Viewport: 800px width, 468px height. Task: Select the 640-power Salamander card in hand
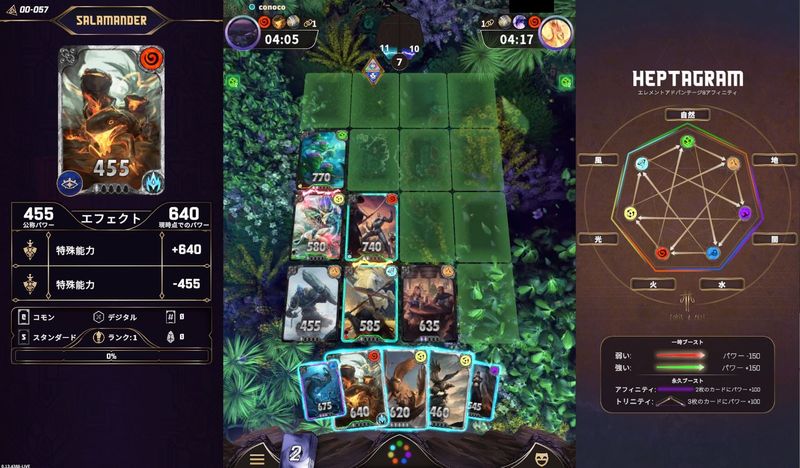[358, 388]
